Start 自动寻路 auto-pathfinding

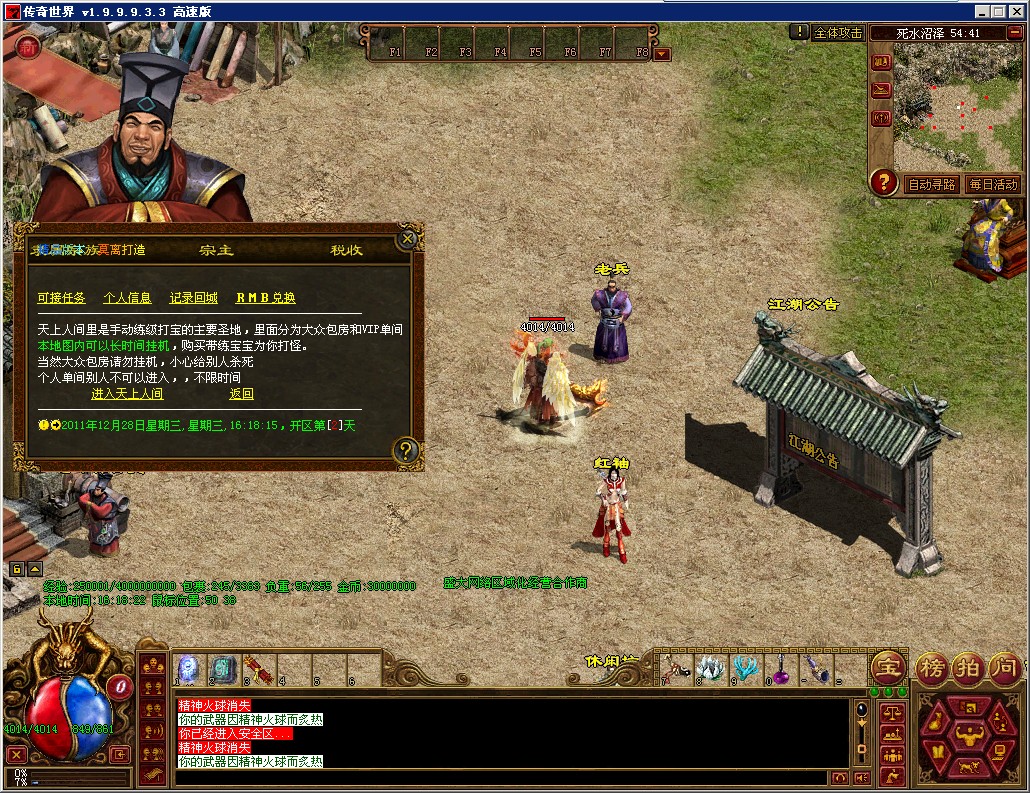(x=932, y=184)
